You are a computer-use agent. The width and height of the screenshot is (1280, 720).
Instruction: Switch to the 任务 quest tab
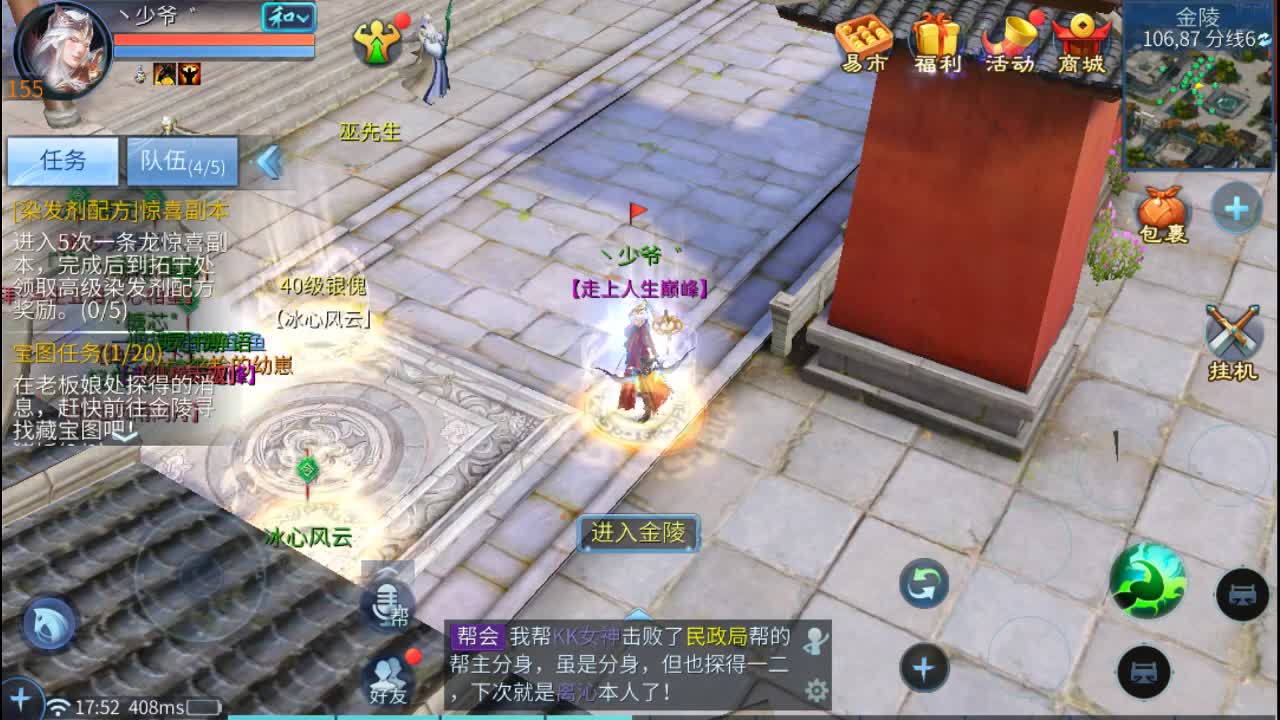point(62,160)
